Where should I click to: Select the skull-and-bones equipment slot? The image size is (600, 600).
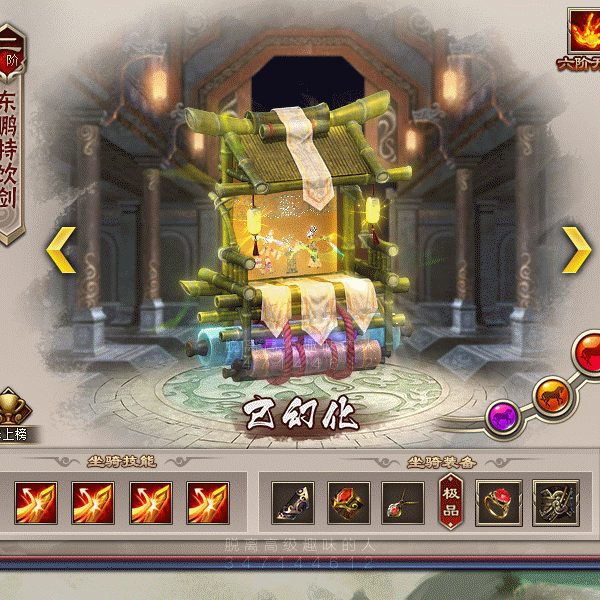click(555, 502)
